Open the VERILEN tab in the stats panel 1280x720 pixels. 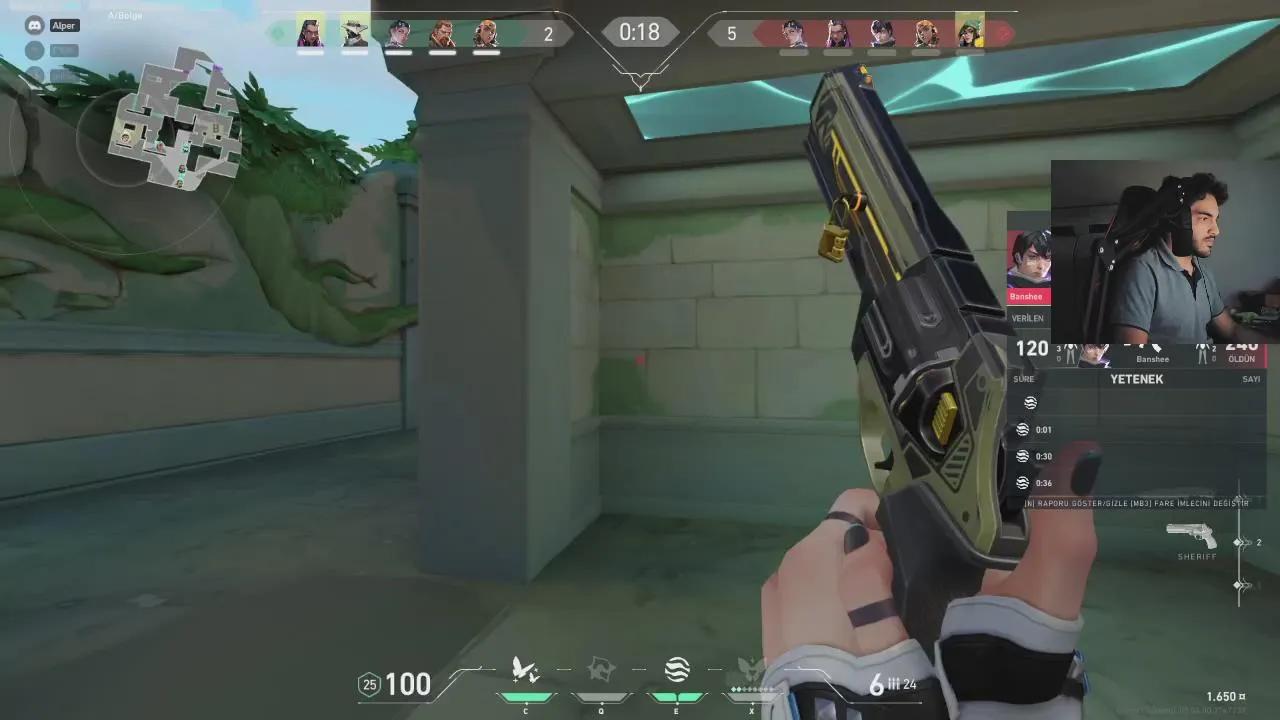coord(1030,317)
